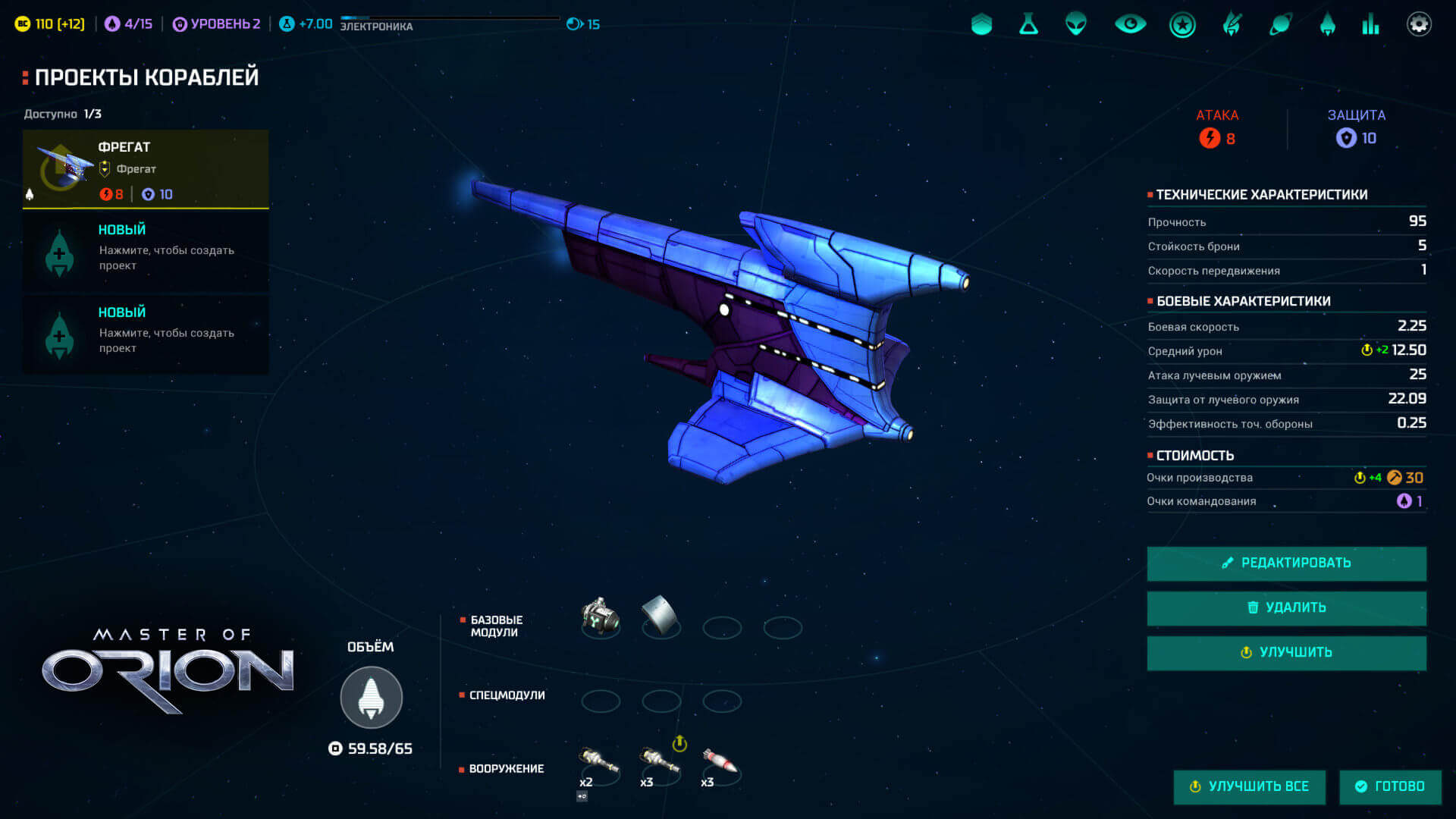Open the rocket-with-pencil ship design icon

(x=1232, y=24)
